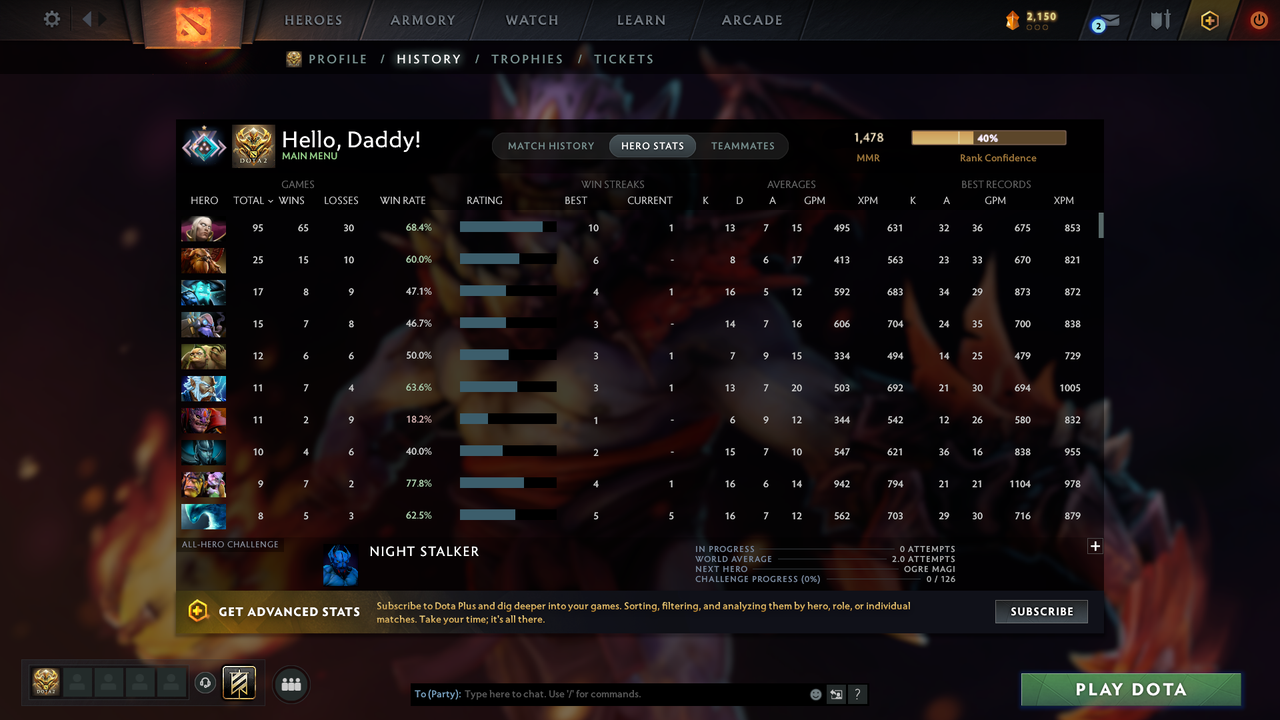Click SUBSCRIBE for advanced stats
The height and width of the screenshot is (720, 1280).
coord(1041,611)
